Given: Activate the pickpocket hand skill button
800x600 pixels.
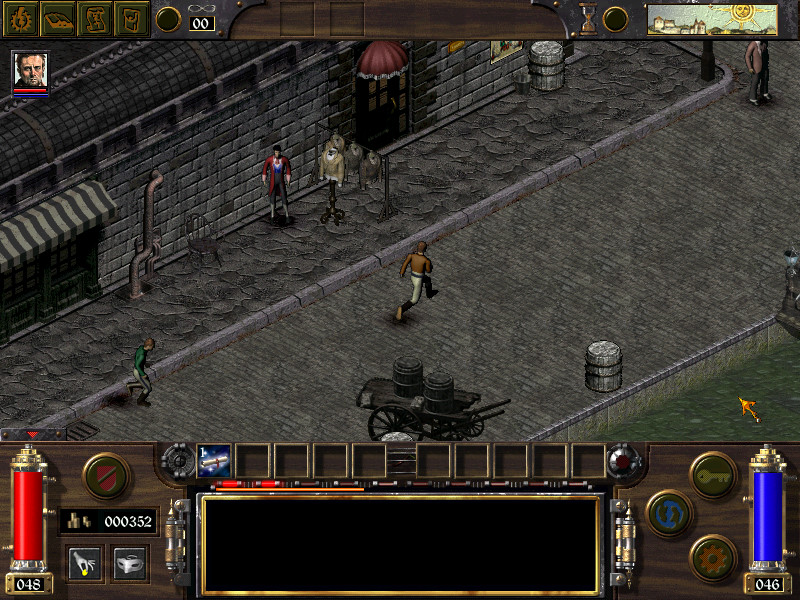Looking at the screenshot, I should coord(86,563).
